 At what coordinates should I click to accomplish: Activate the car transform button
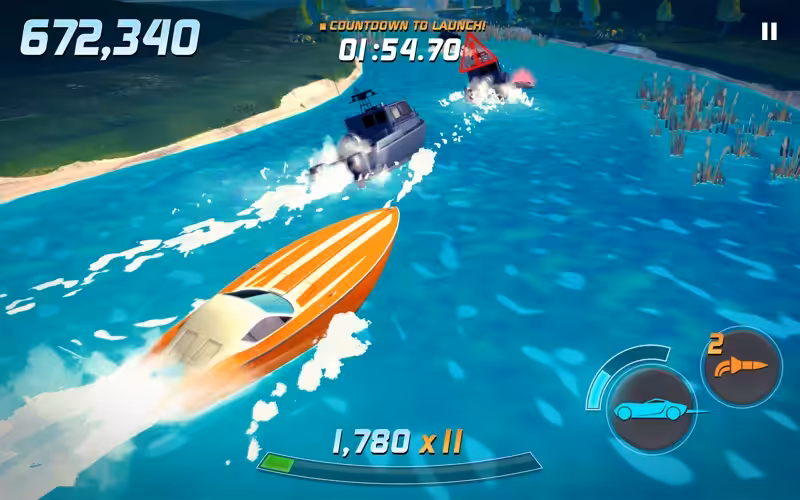pyautogui.click(x=651, y=410)
